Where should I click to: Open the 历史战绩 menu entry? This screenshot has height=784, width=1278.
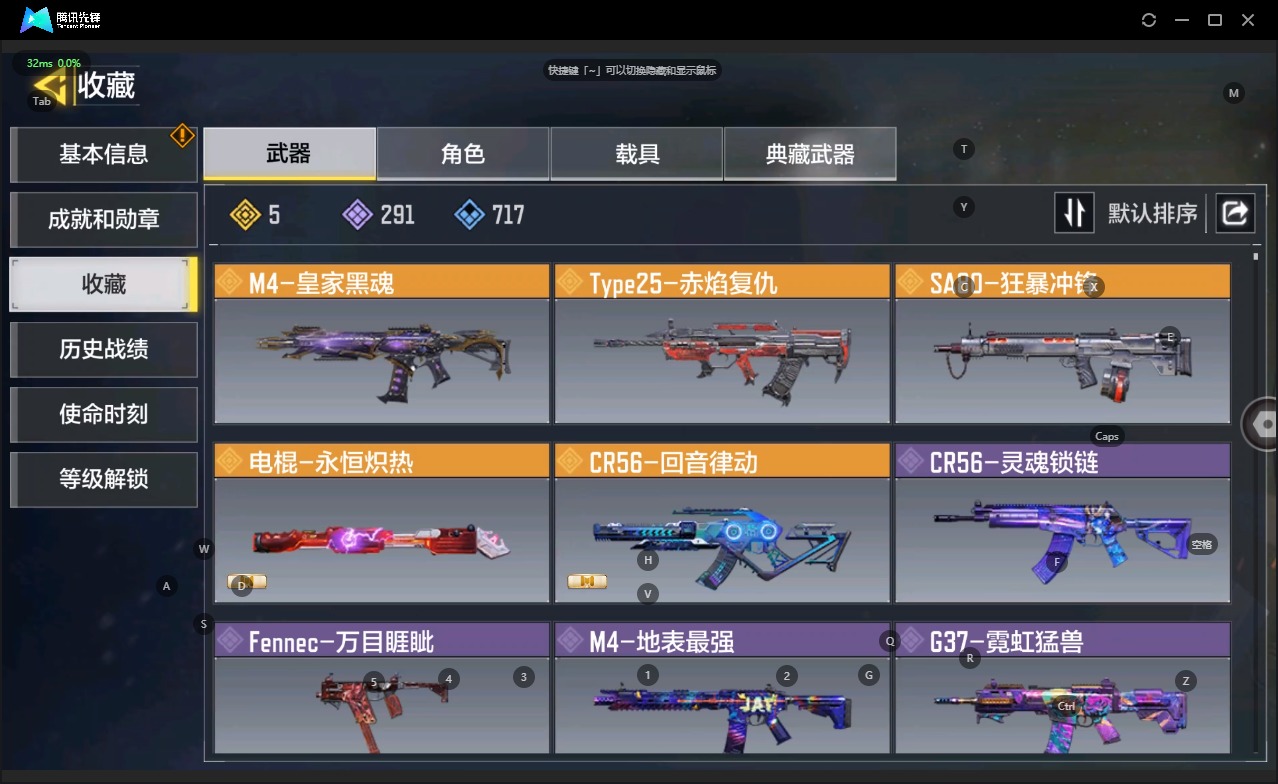(x=103, y=349)
